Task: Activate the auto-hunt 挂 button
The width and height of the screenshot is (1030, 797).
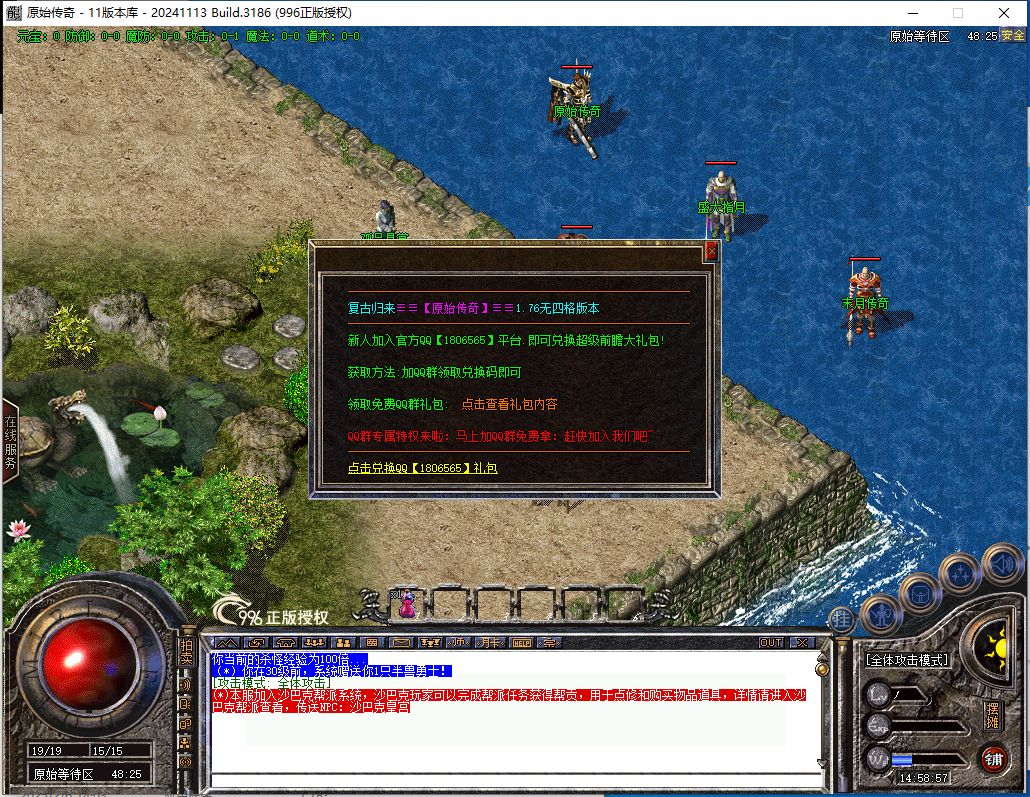Action: 843,619
